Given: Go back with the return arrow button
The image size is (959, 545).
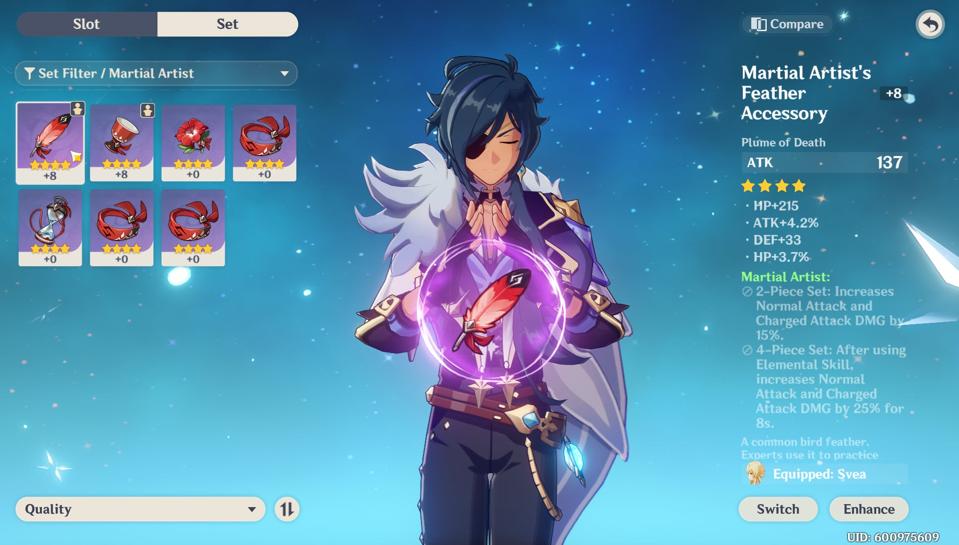Looking at the screenshot, I should click(x=930, y=24).
